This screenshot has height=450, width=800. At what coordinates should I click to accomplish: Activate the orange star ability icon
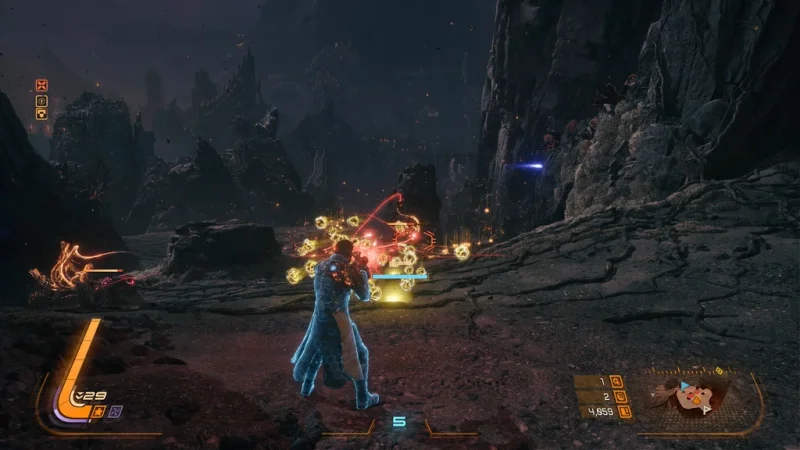pos(98,412)
